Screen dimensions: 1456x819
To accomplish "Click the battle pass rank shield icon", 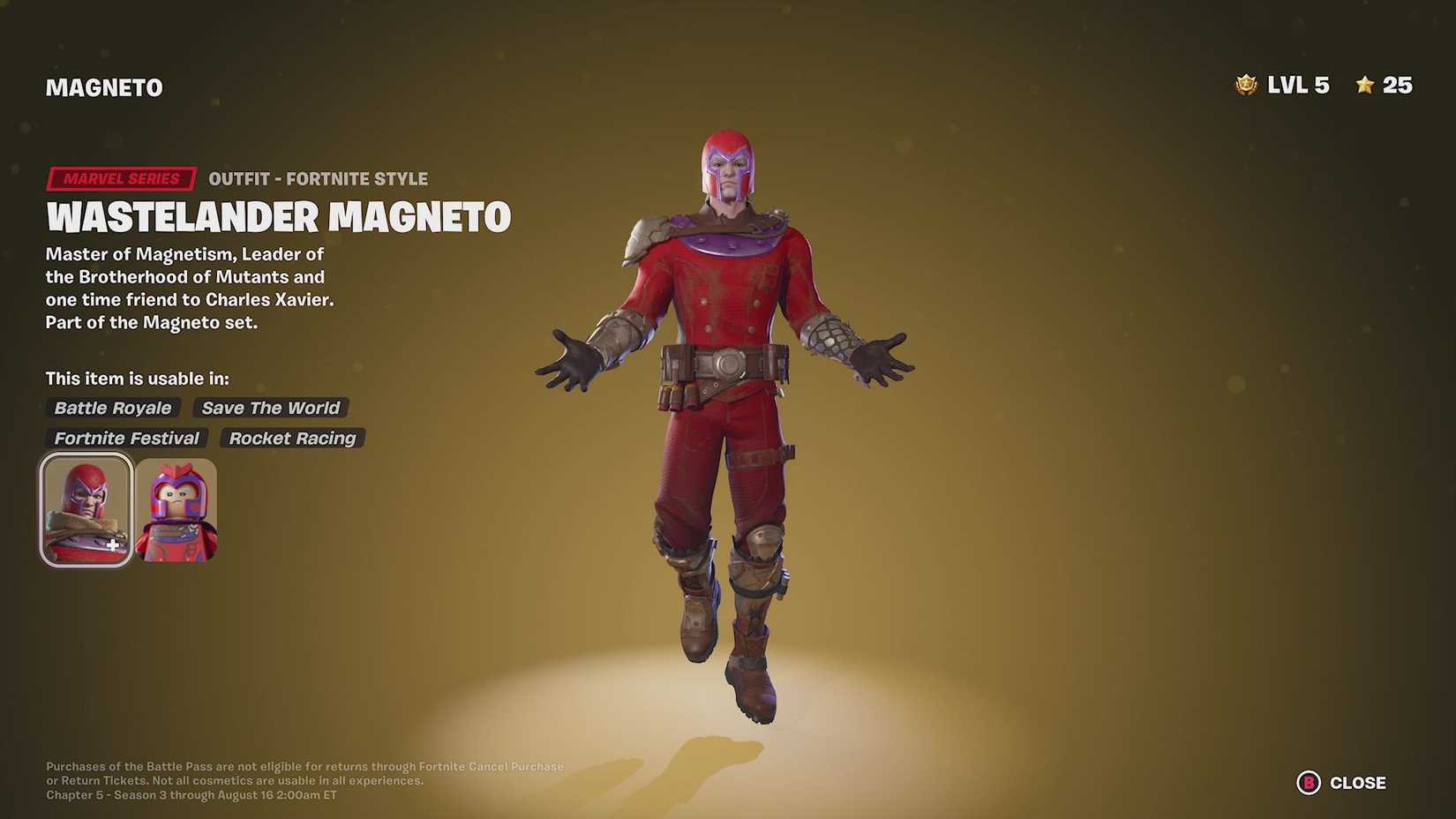I will [1244, 85].
